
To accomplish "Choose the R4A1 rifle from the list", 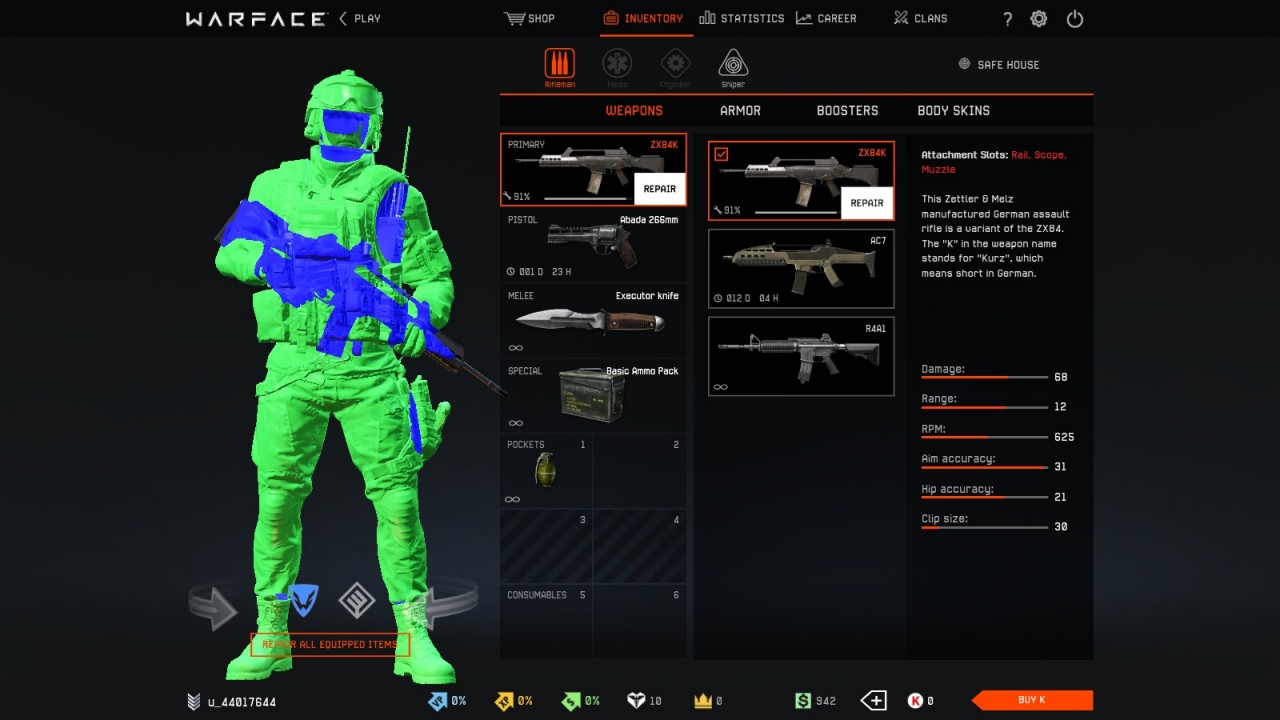I will pos(801,356).
